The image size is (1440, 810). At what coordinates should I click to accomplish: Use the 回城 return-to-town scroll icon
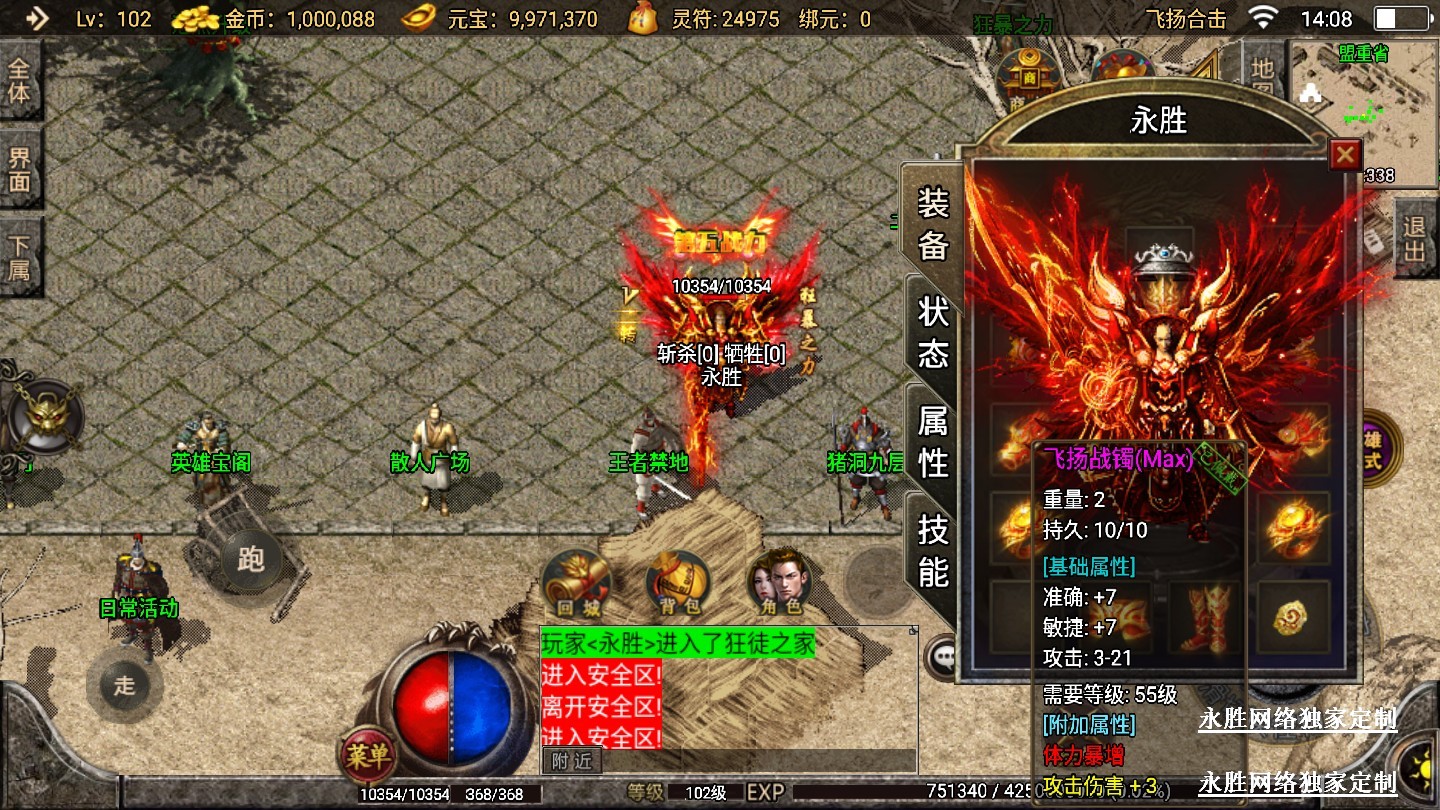pyautogui.click(x=576, y=584)
